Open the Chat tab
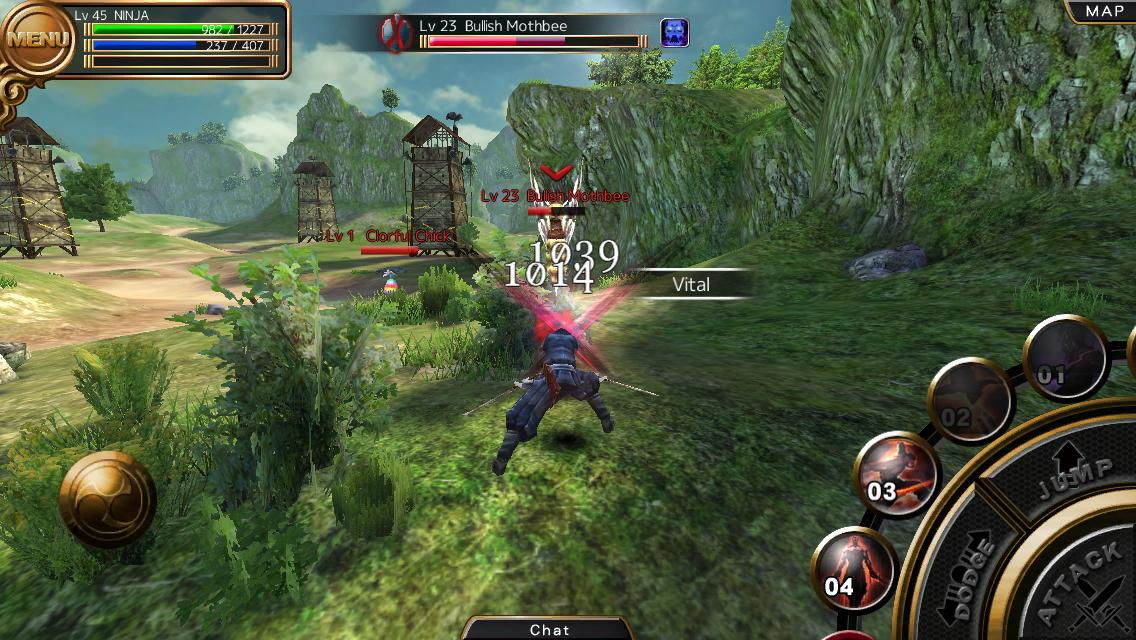The width and height of the screenshot is (1136, 640). [x=548, y=629]
